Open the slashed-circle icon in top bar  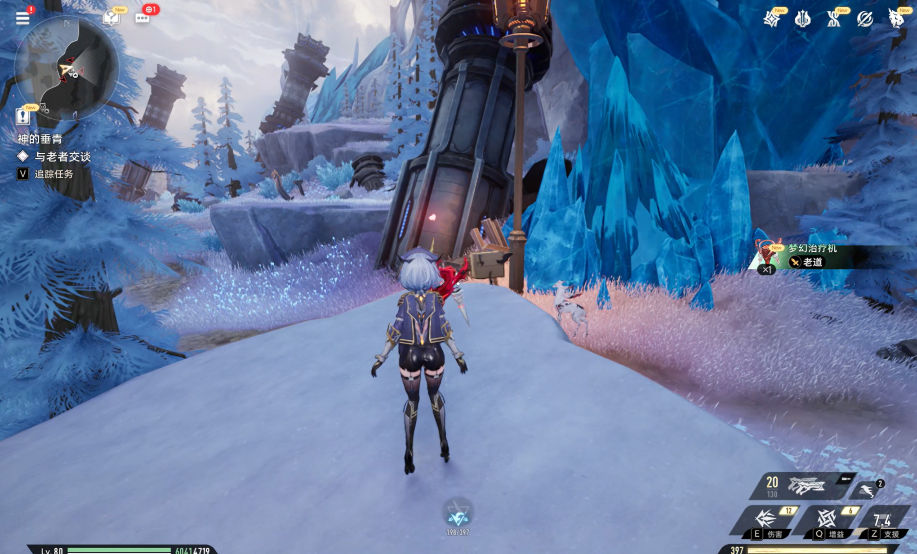[x=865, y=18]
